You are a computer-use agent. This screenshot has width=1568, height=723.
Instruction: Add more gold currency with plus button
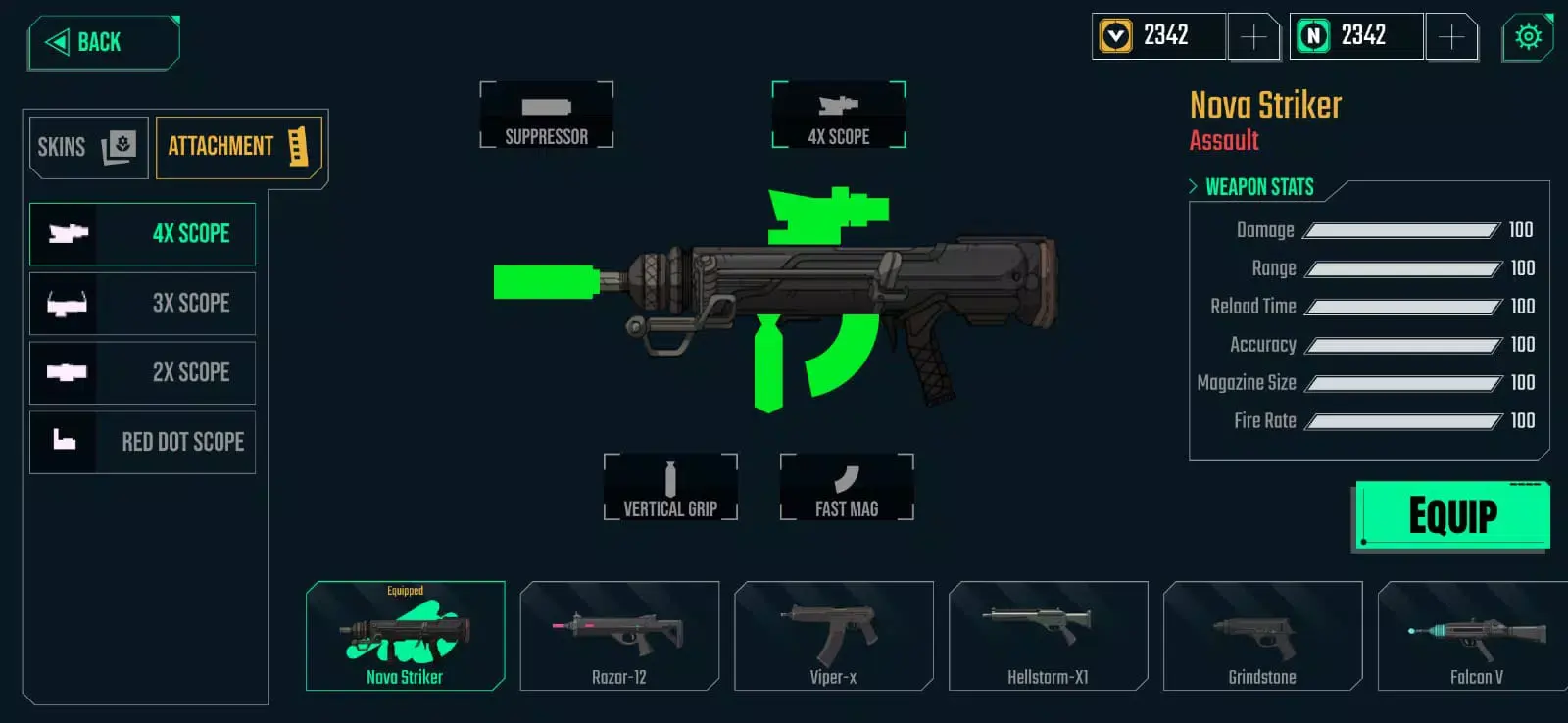[x=1253, y=37]
